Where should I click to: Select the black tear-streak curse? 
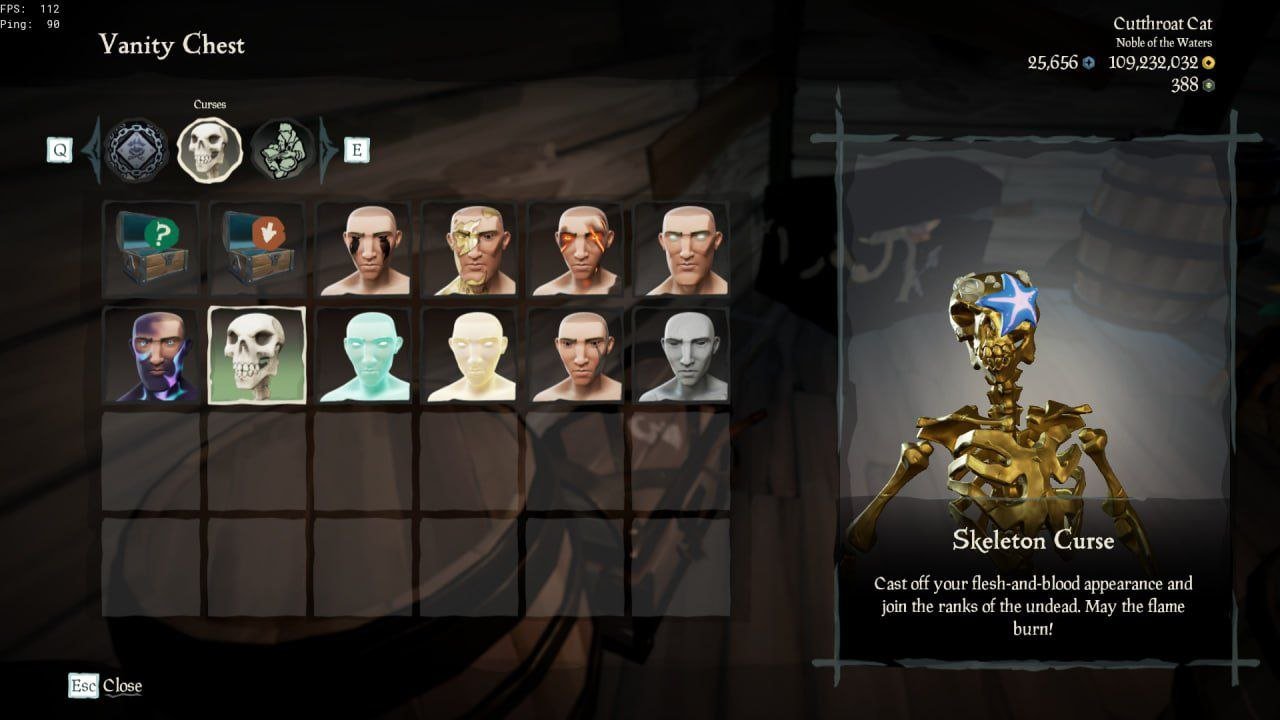[364, 250]
